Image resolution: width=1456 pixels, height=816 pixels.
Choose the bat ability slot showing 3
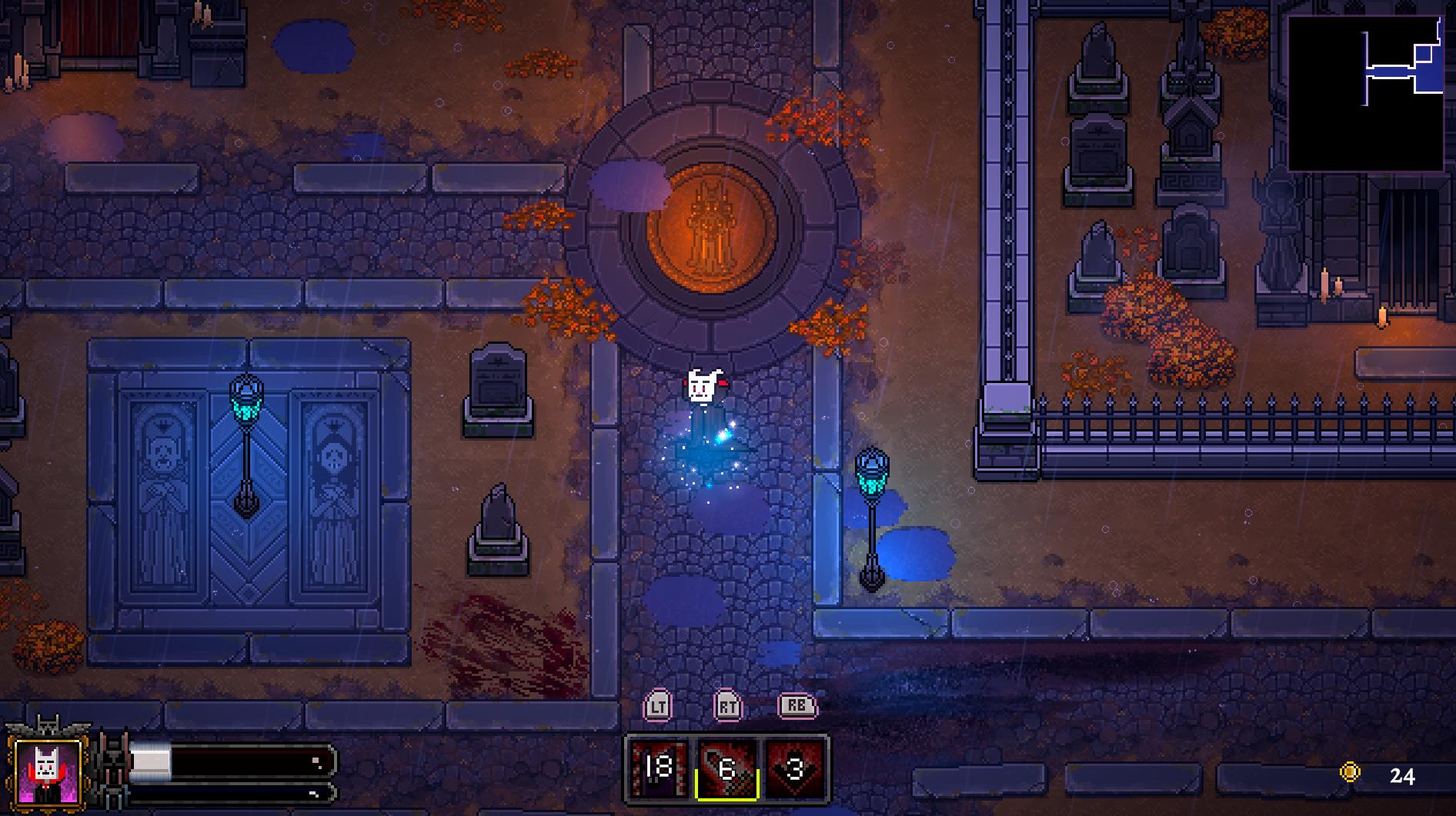pos(795,768)
